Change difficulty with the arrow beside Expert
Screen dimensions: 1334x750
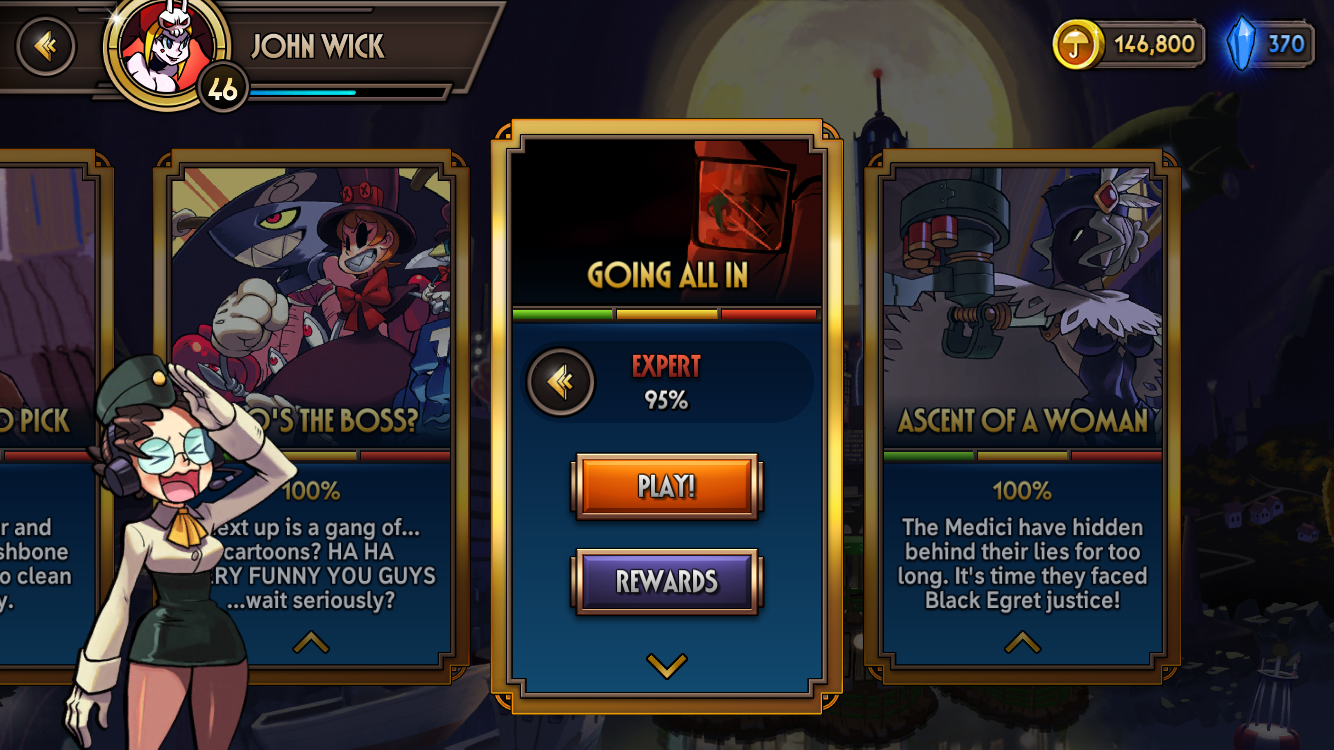[x=561, y=381]
